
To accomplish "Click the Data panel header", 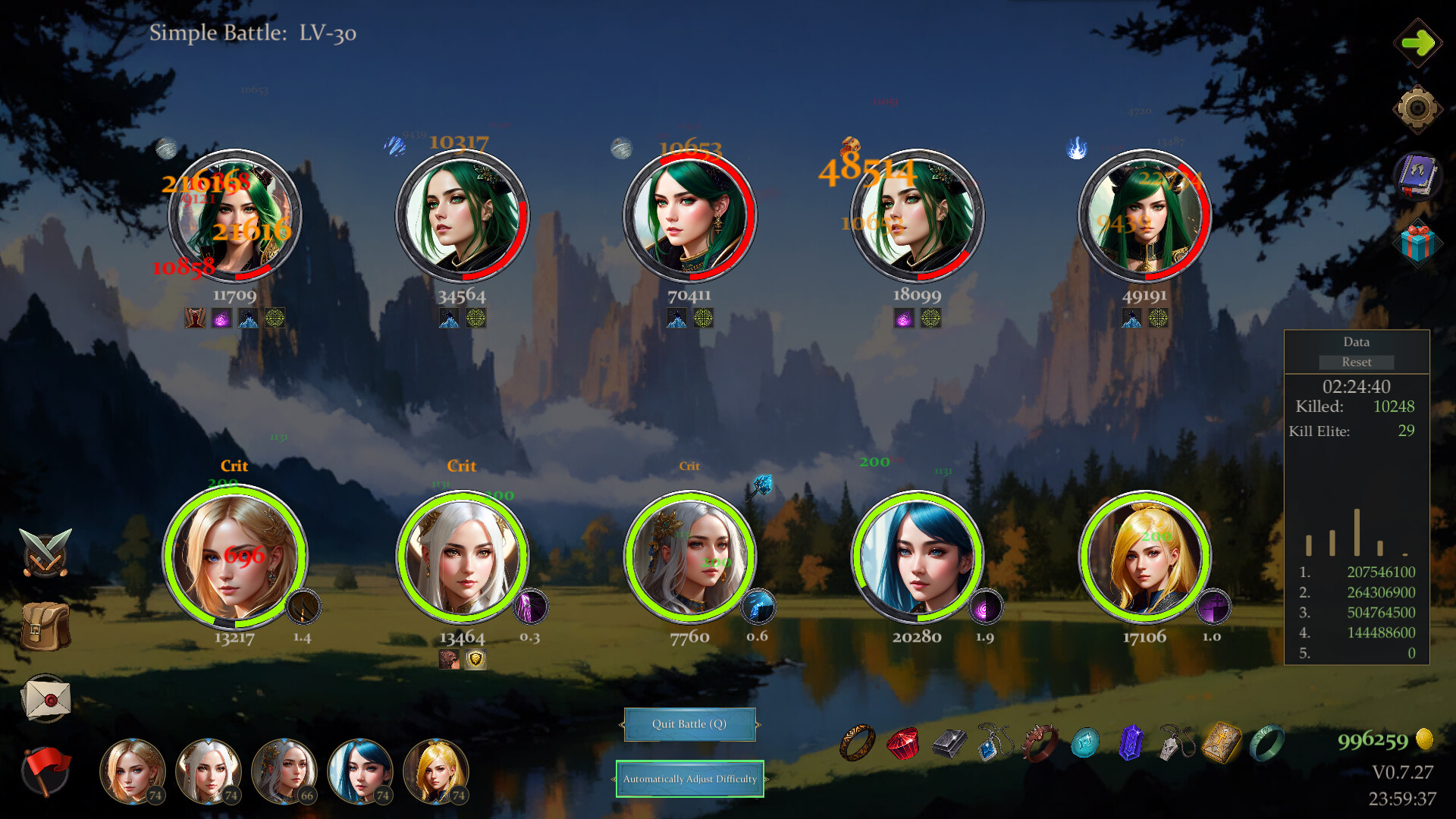I will coord(1356,342).
